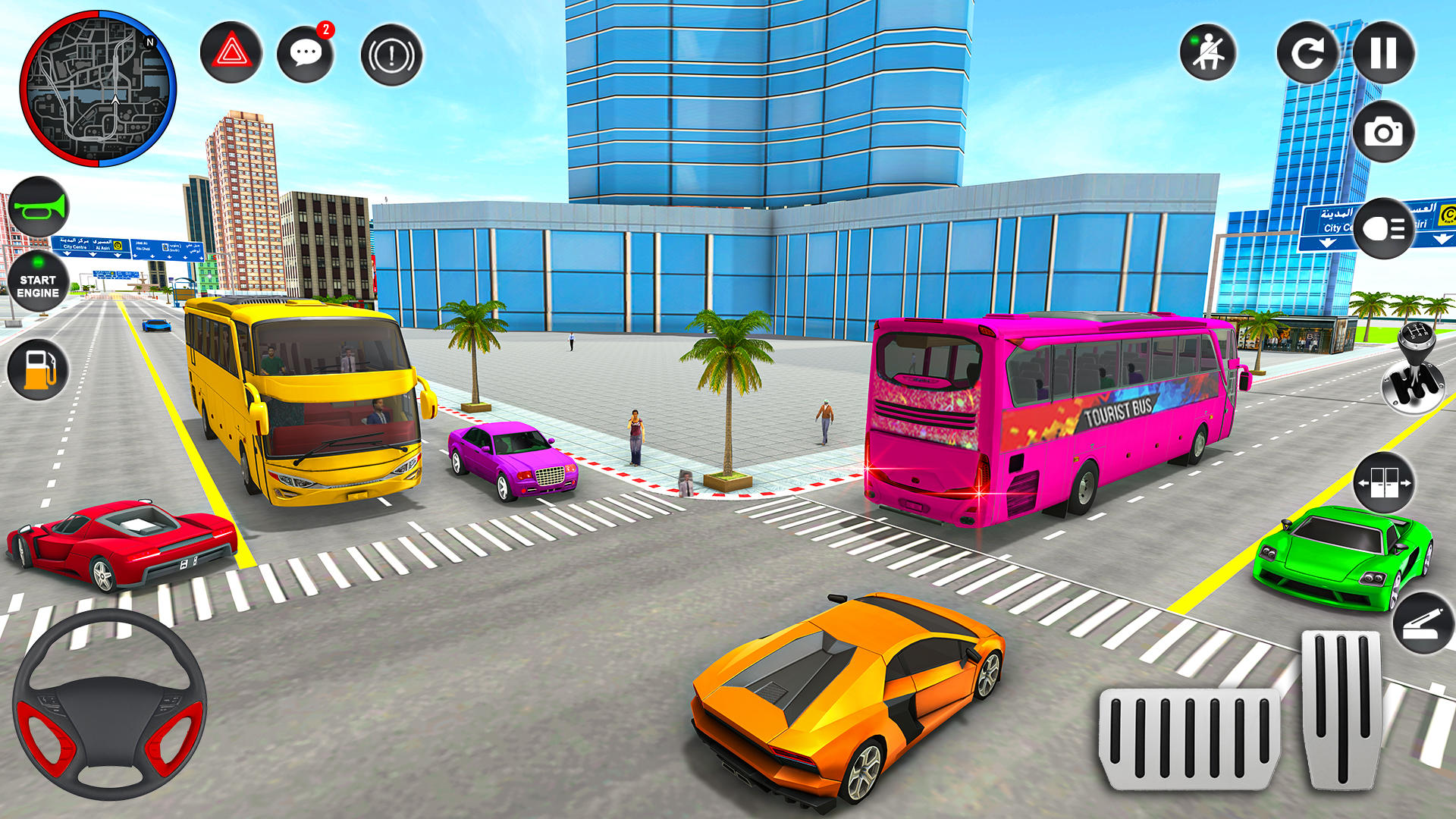Restart the current level
The width and height of the screenshot is (1456, 819).
click(1309, 55)
